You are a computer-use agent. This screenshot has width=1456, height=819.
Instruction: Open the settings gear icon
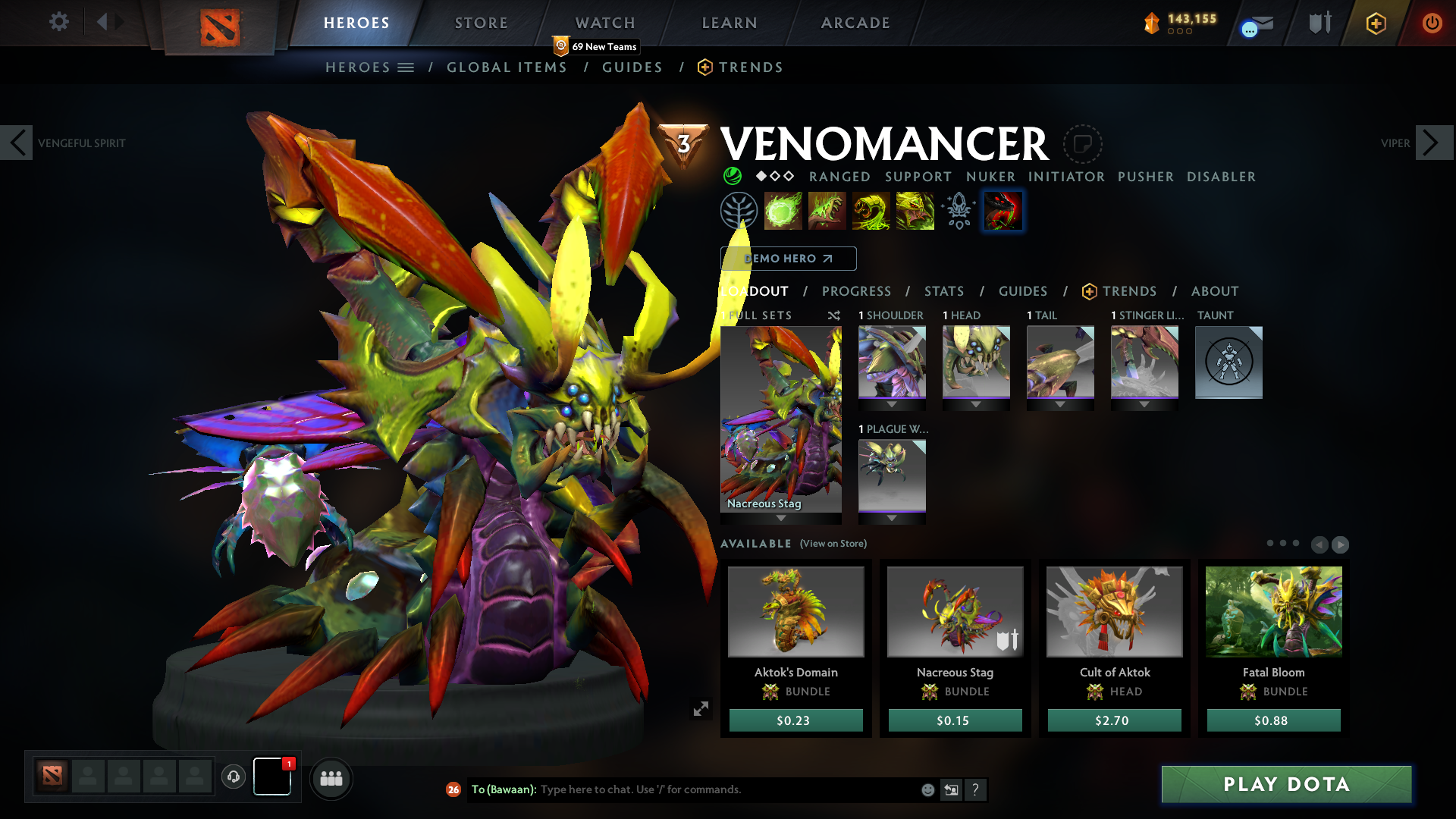tap(58, 22)
